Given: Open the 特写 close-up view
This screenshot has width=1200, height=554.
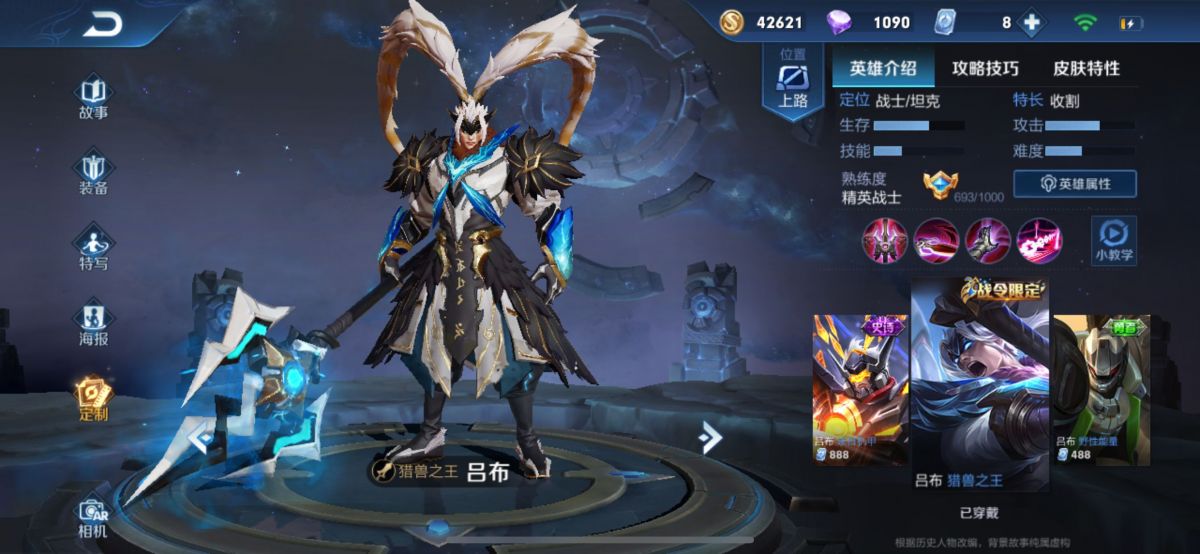Looking at the screenshot, I should point(93,247).
